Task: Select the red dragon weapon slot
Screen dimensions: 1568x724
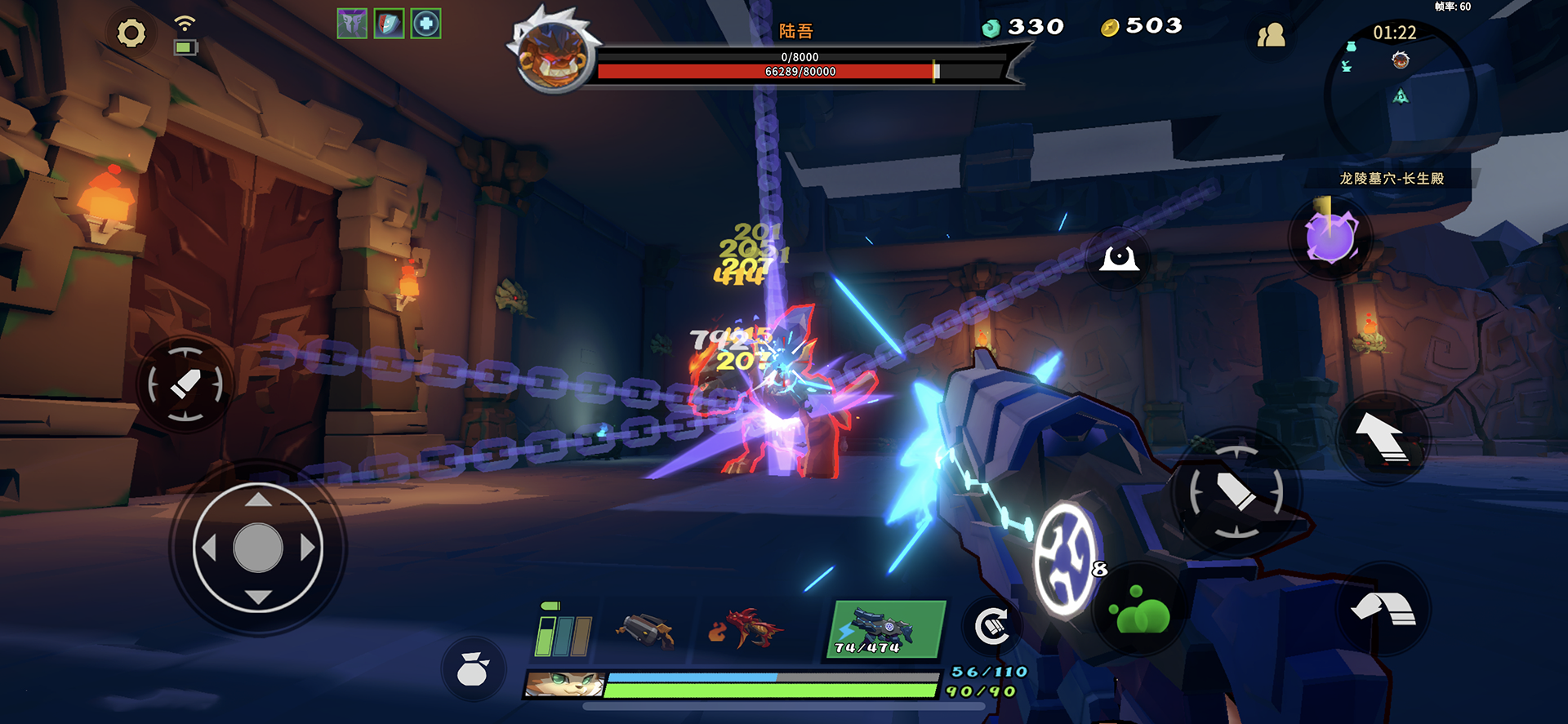Action: click(x=745, y=630)
